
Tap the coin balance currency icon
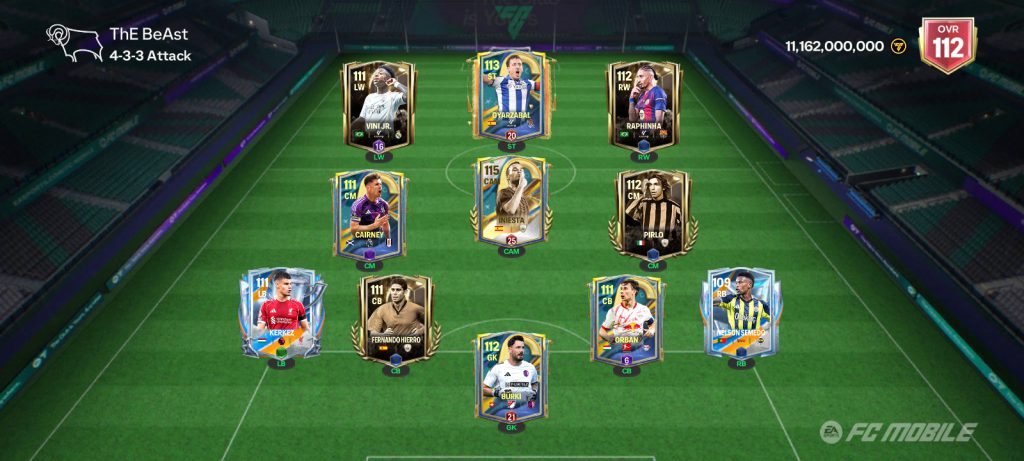pos(898,46)
